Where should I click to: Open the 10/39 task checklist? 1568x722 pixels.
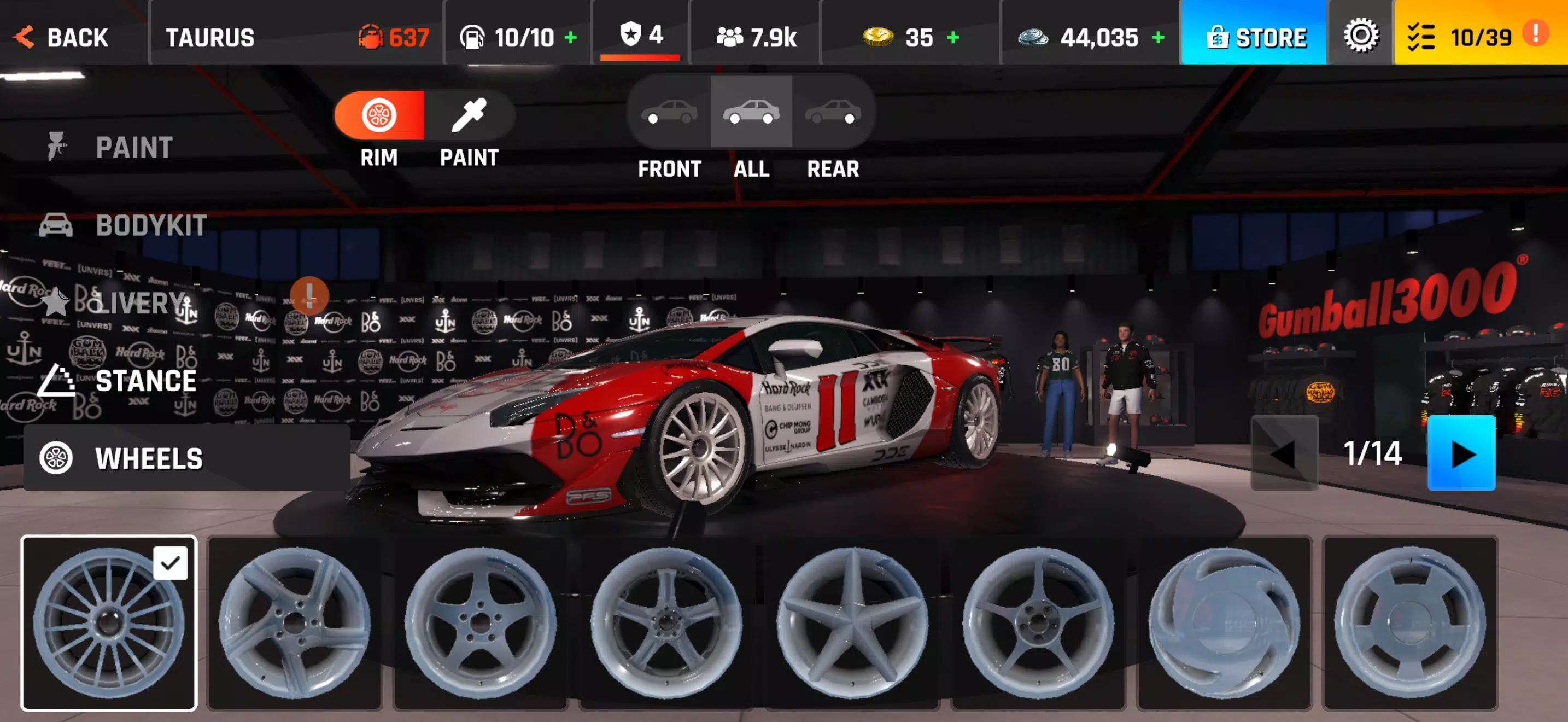pyautogui.click(x=1472, y=37)
